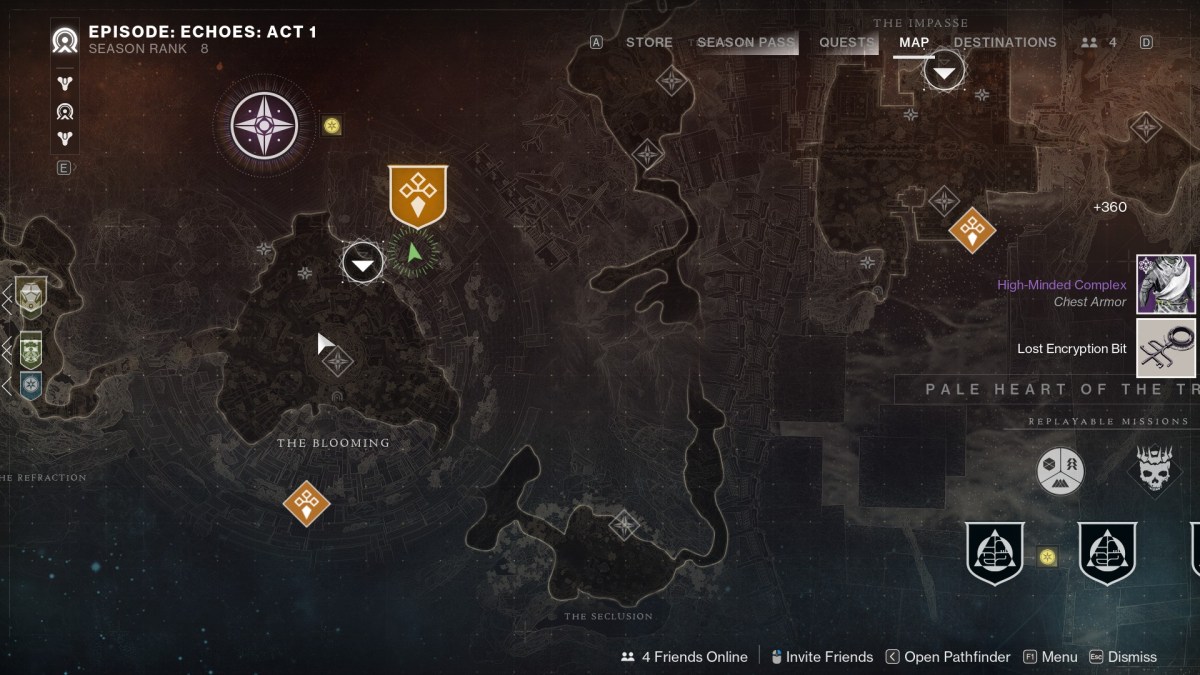This screenshot has width=1200, height=675.
Task: Select the orange banner quest marker
Action: [418, 194]
